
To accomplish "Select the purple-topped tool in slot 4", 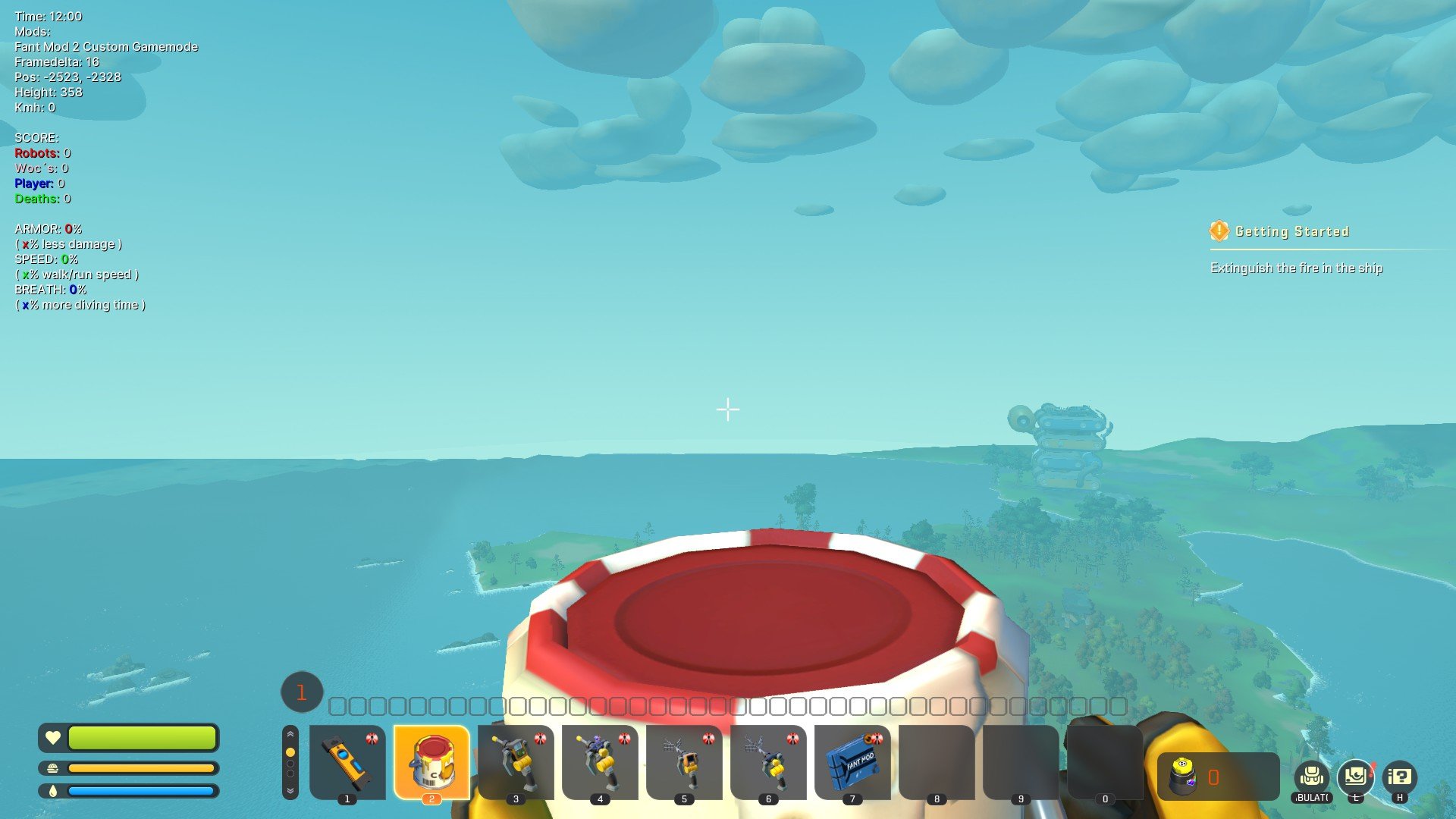I will [600, 761].
